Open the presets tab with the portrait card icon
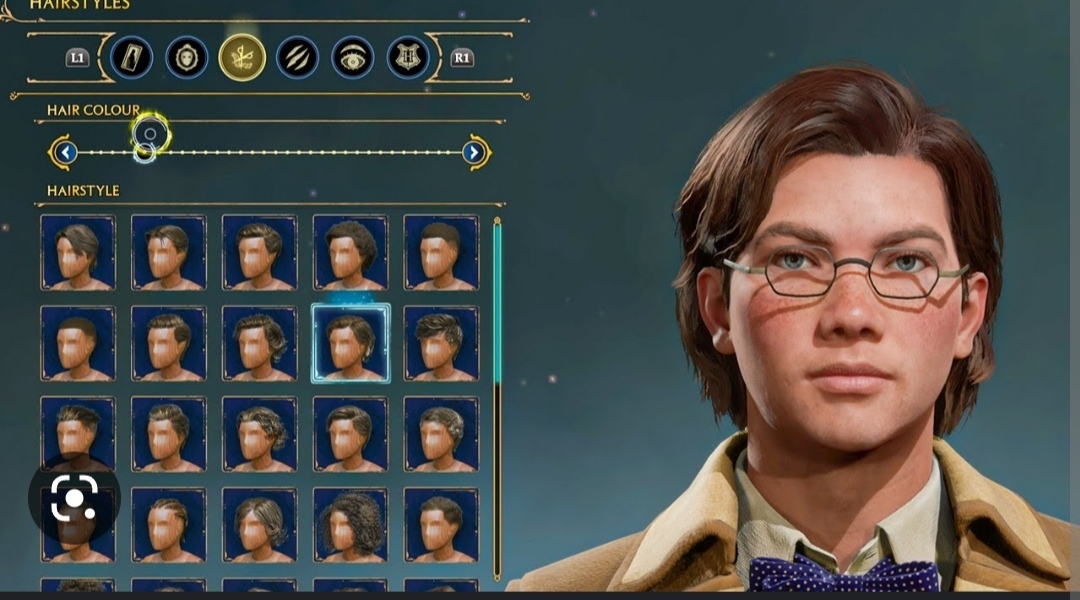 coord(132,57)
